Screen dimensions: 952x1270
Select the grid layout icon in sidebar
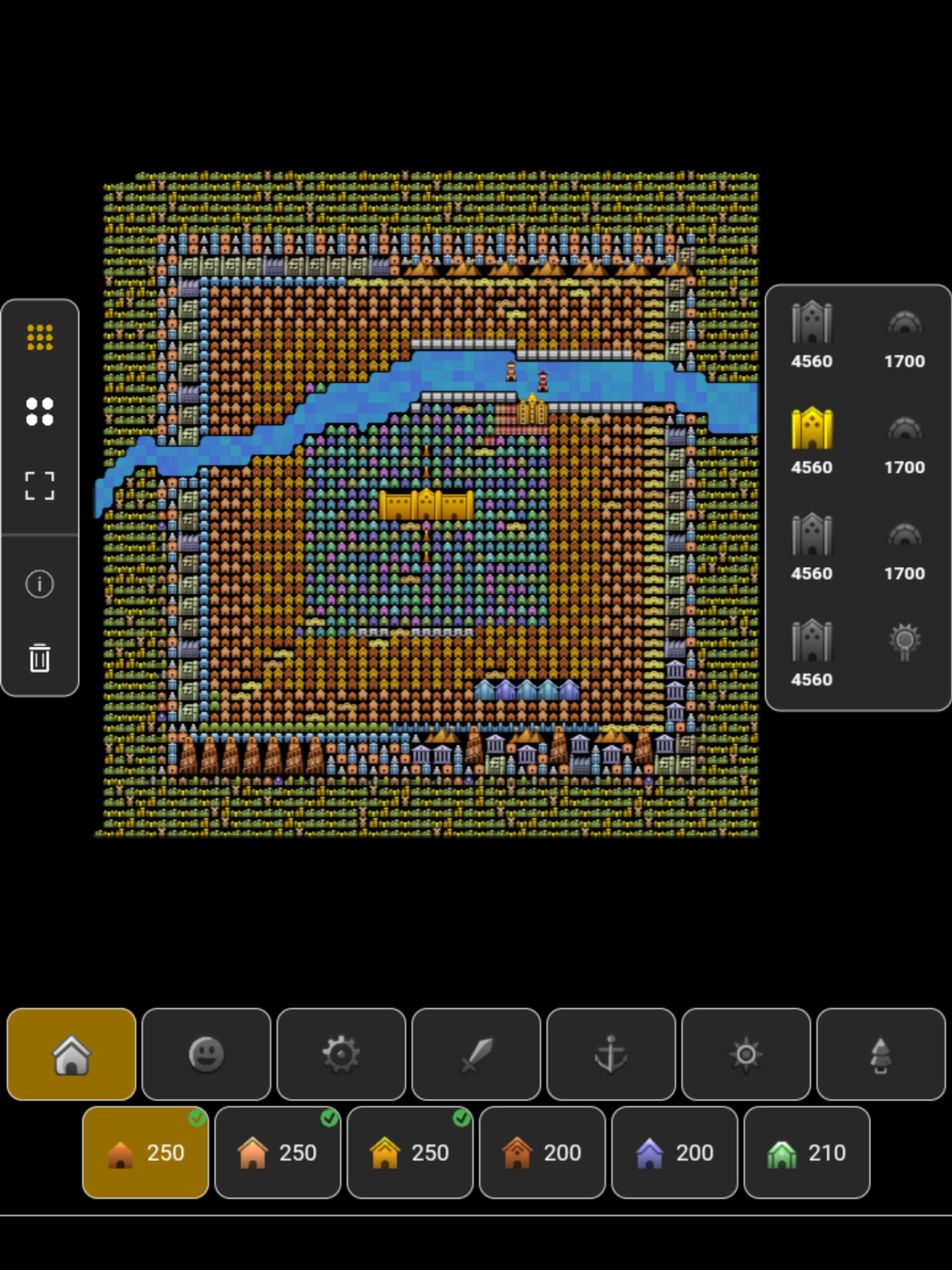click(x=40, y=338)
